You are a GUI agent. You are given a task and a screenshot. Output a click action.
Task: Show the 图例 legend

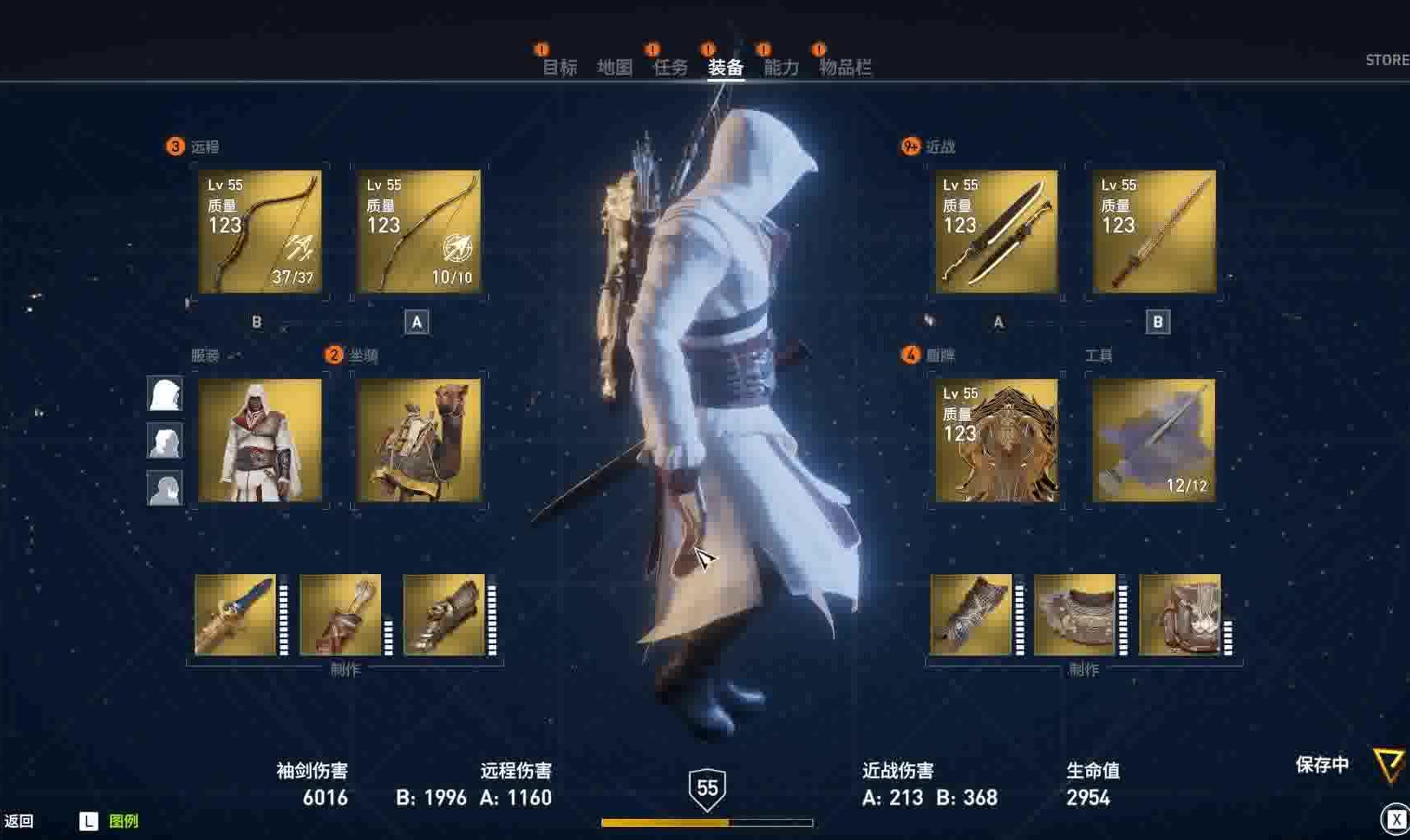pyautogui.click(x=122, y=821)
